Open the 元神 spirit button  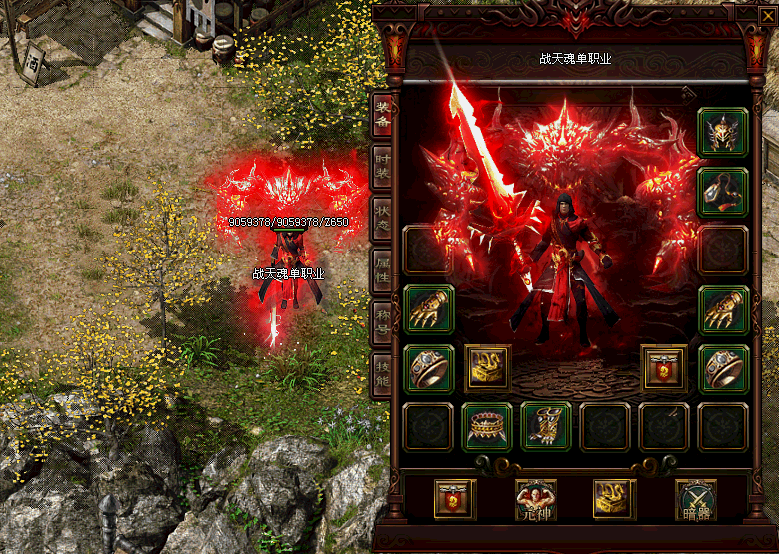(x=536, y=499)
